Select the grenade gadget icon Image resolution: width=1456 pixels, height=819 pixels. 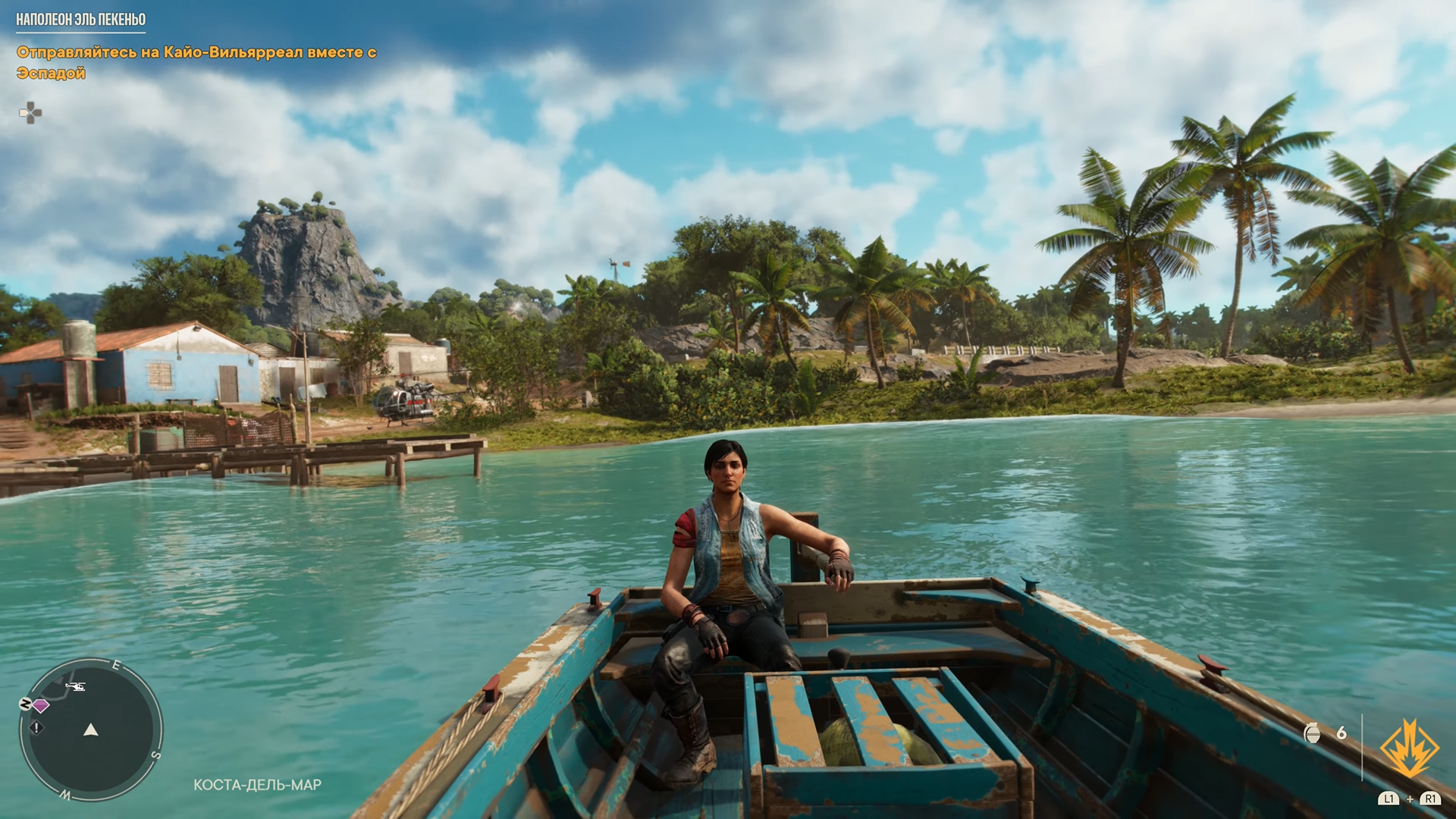click(x=1313, y=733)
